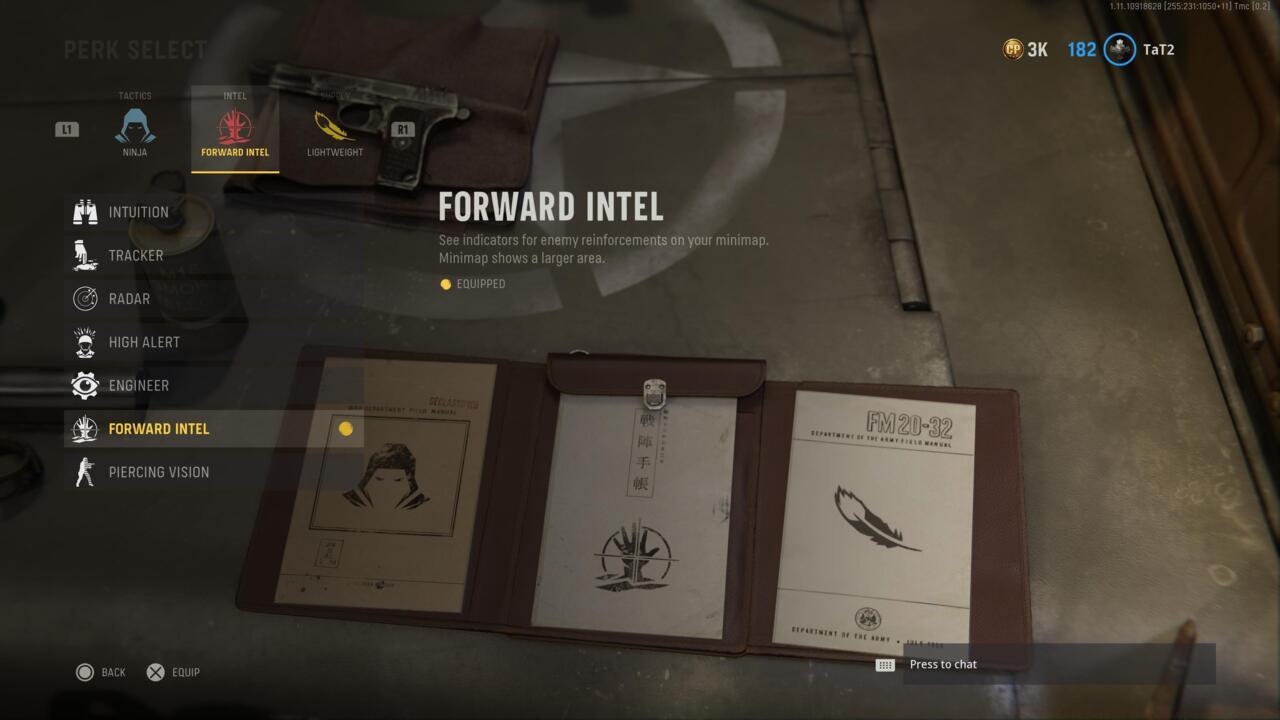The width and height of the screenshot is (1280, 720).
Task: Click the R1 shoulder button prompt
Action: click(x=402, y=128)
